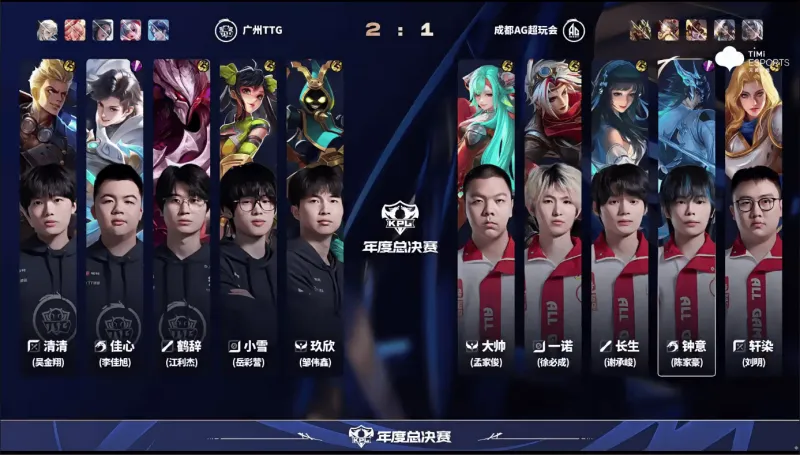Click the 大帅 player card

(x=486, y=215)
